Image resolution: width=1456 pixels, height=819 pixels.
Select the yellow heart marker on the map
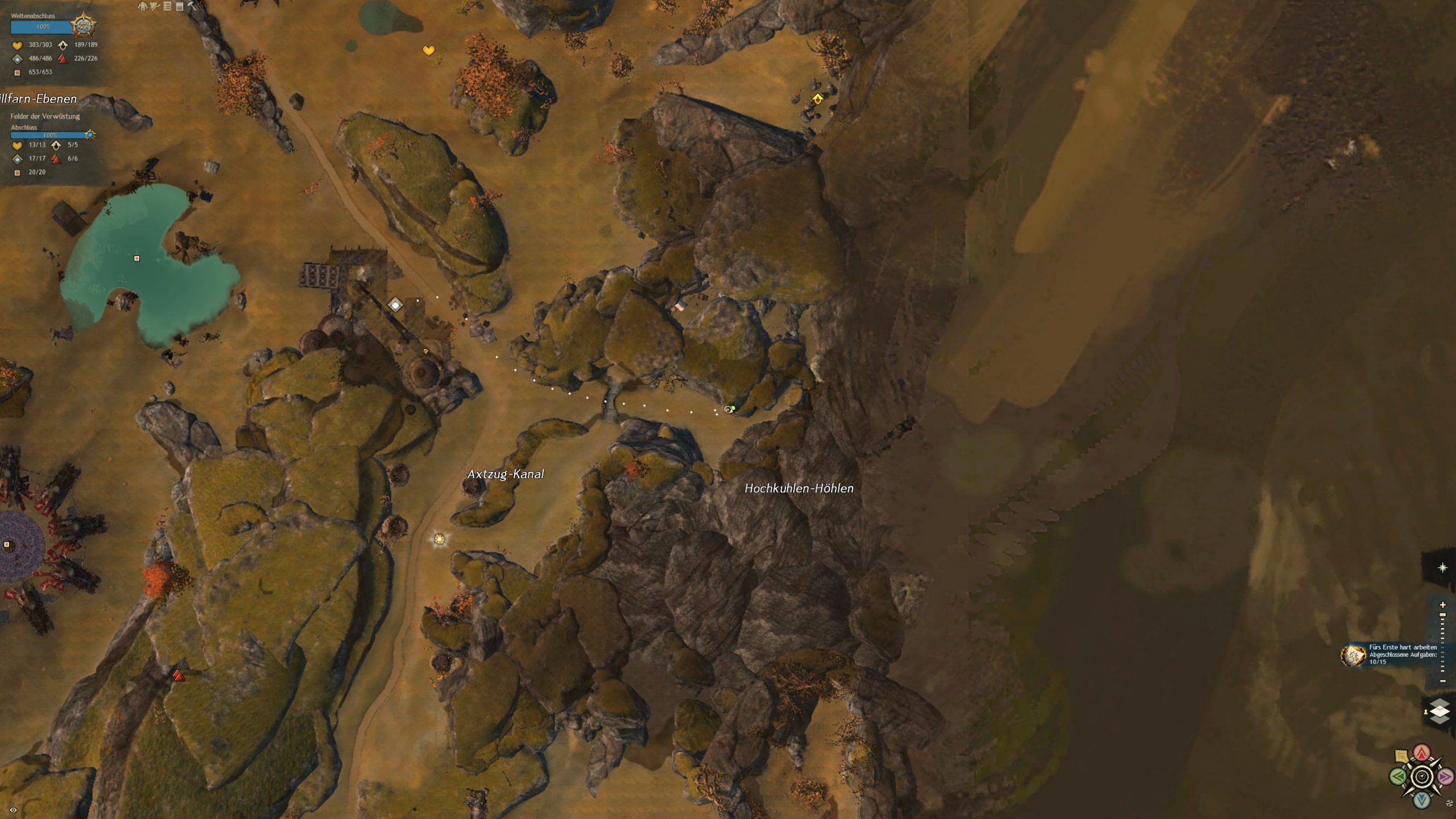click(429, 51)
